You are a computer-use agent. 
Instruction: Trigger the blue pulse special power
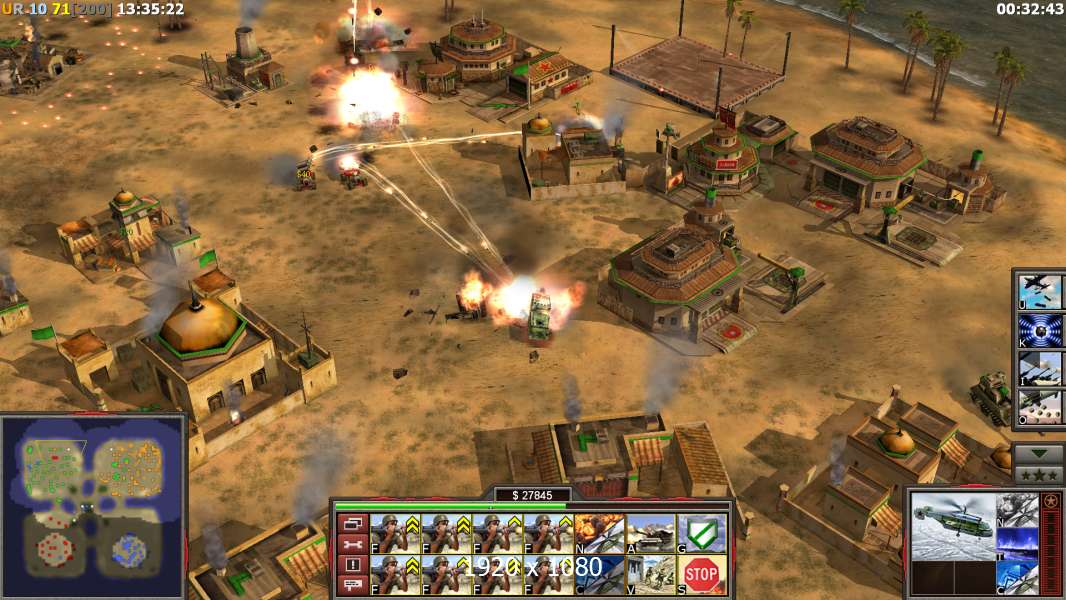(x=1041, y=329)
